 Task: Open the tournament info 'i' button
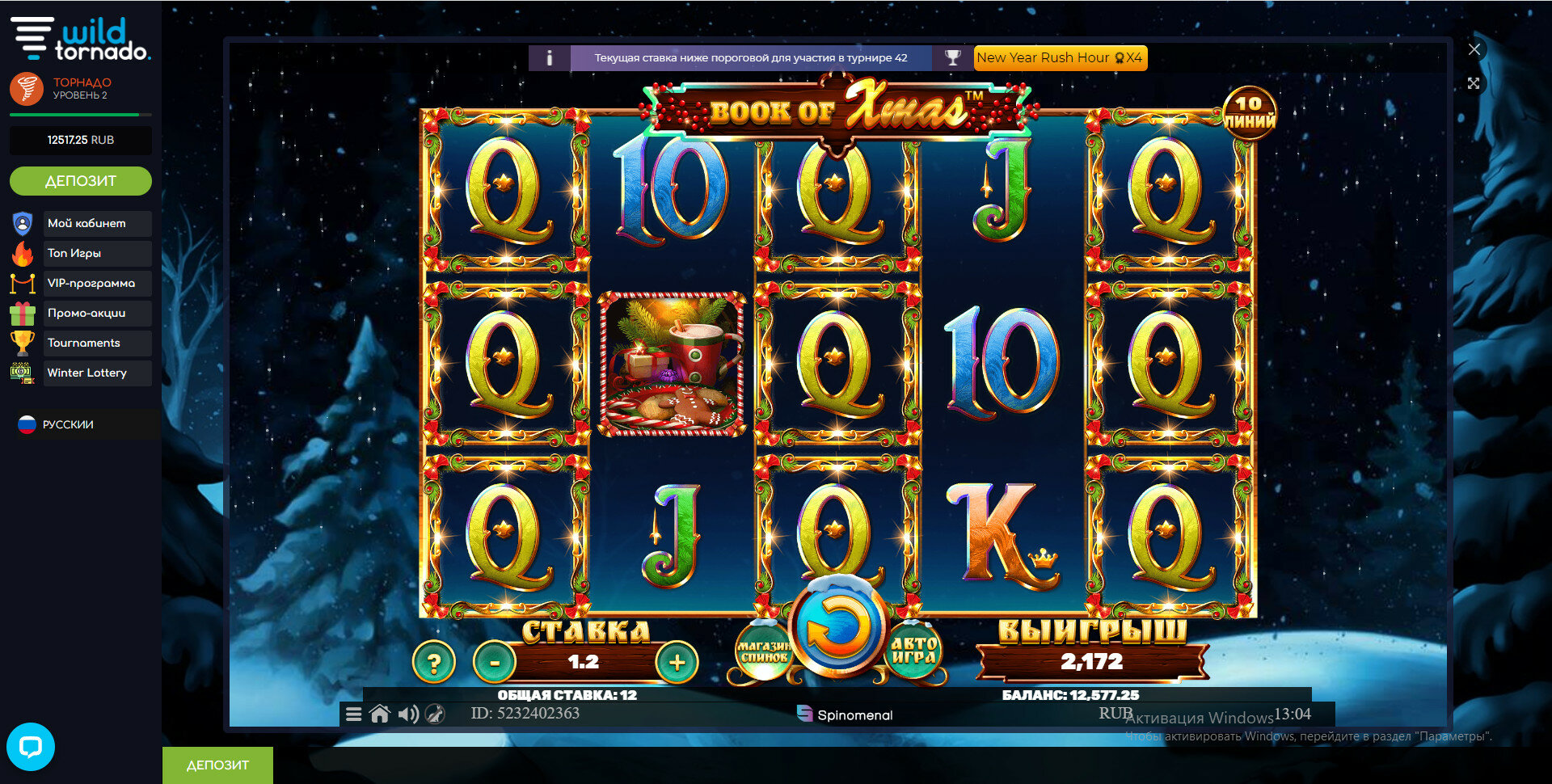coord(550,58)
